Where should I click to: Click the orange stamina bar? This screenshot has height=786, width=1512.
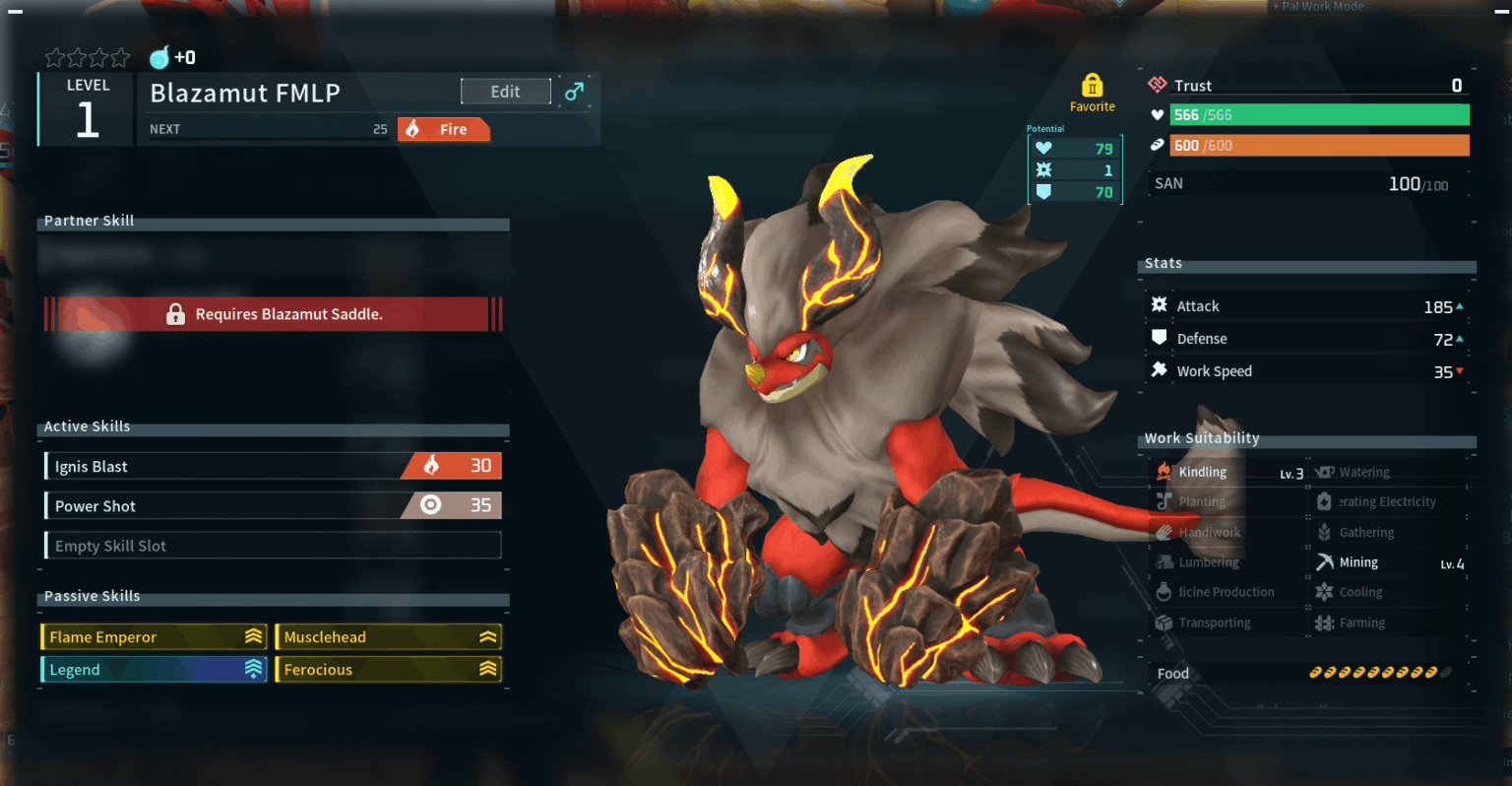point(1319,145)
